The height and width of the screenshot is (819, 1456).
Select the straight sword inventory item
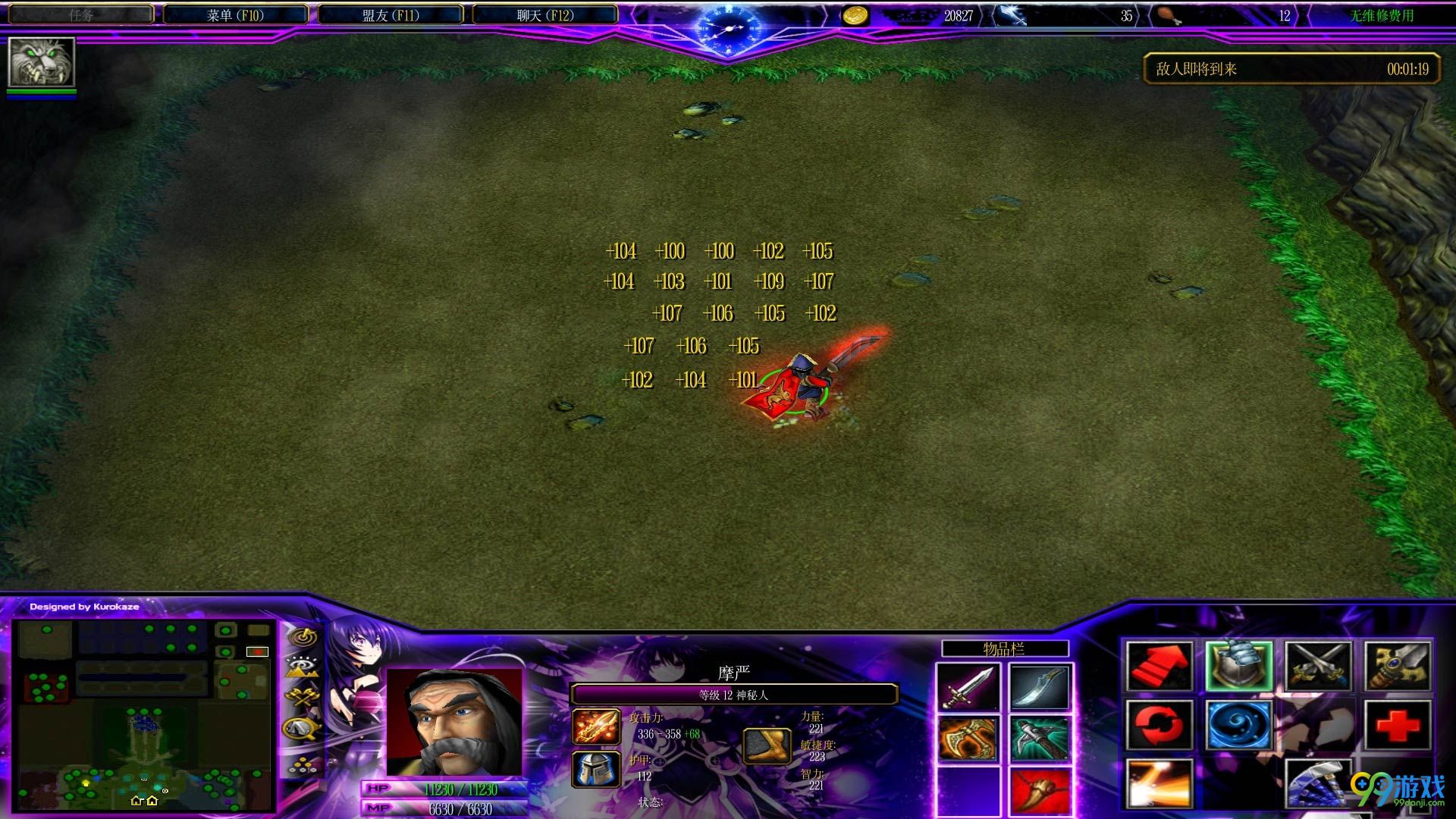coord(968,687)
